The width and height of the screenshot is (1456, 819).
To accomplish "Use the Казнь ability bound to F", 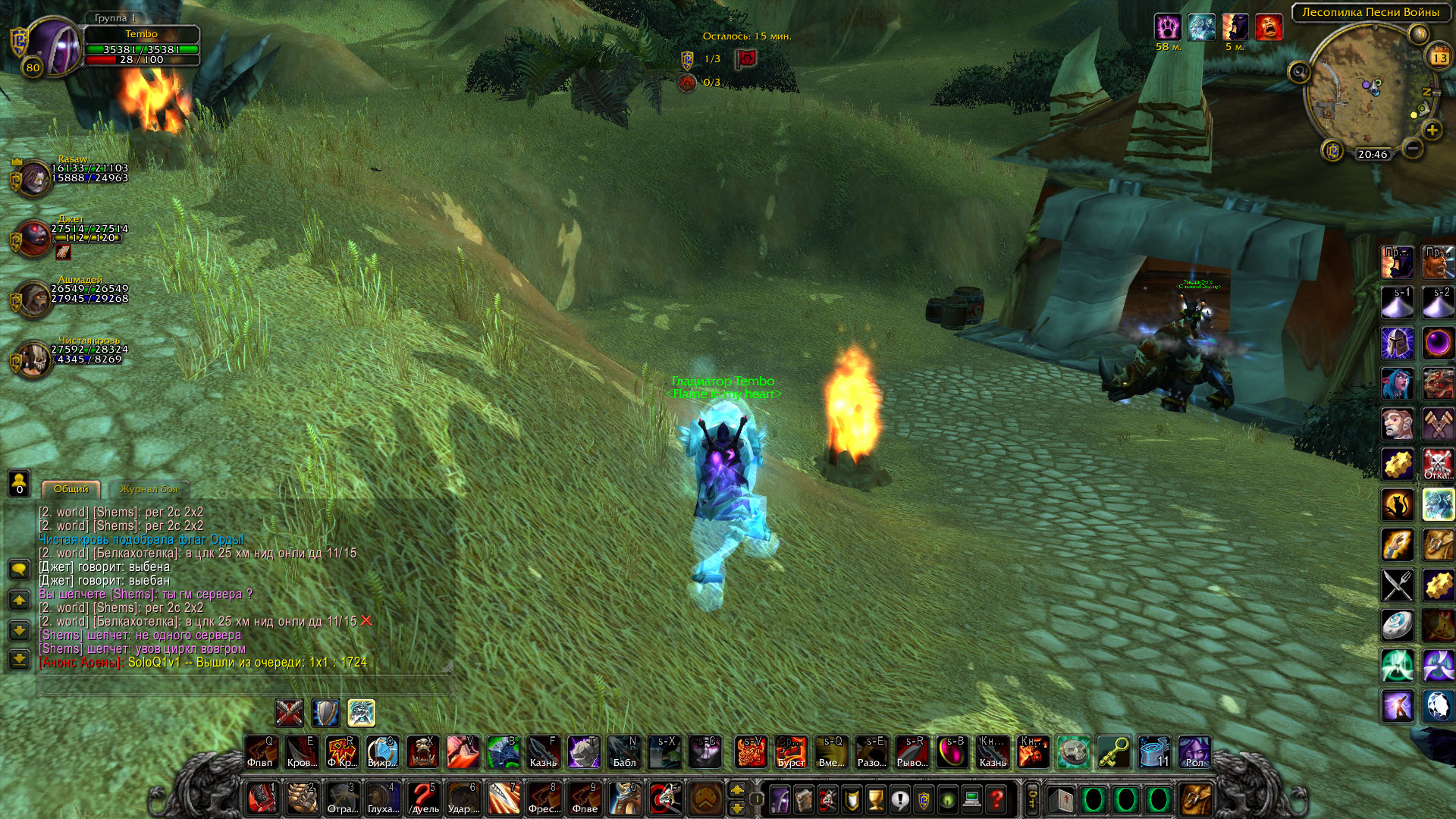I will pos(543,752).
